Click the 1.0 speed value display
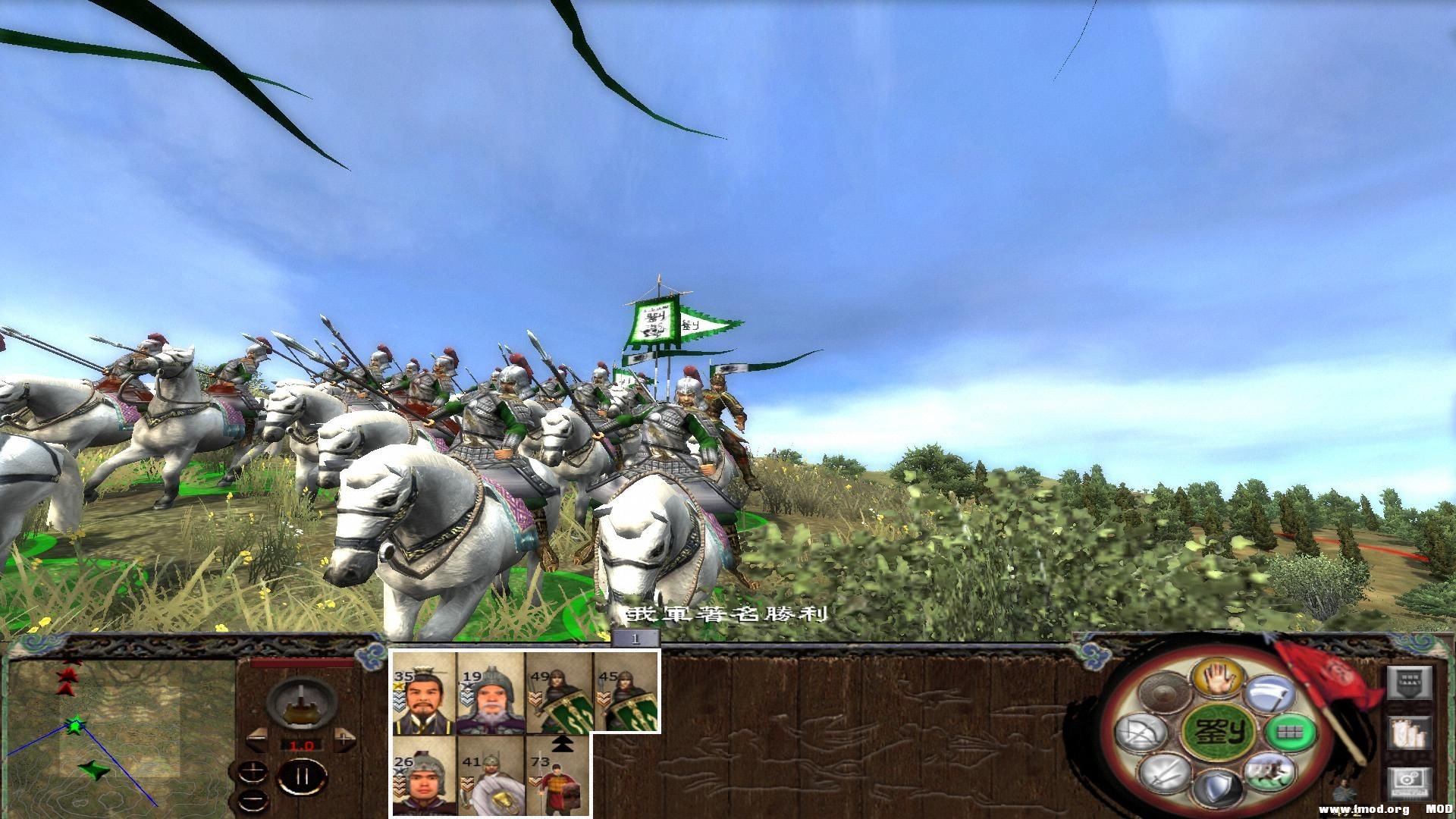Screen dimensions: 1456x819 pyautogui.click(x=301, y=745)
